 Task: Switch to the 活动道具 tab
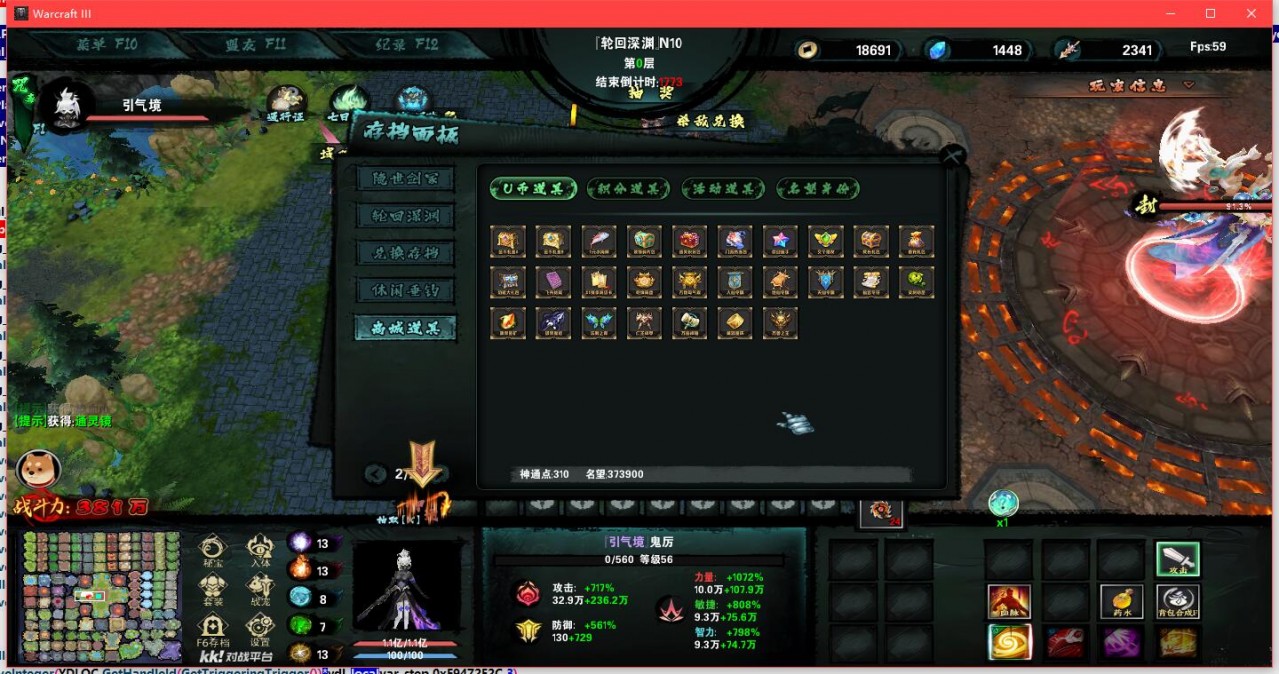723,189
